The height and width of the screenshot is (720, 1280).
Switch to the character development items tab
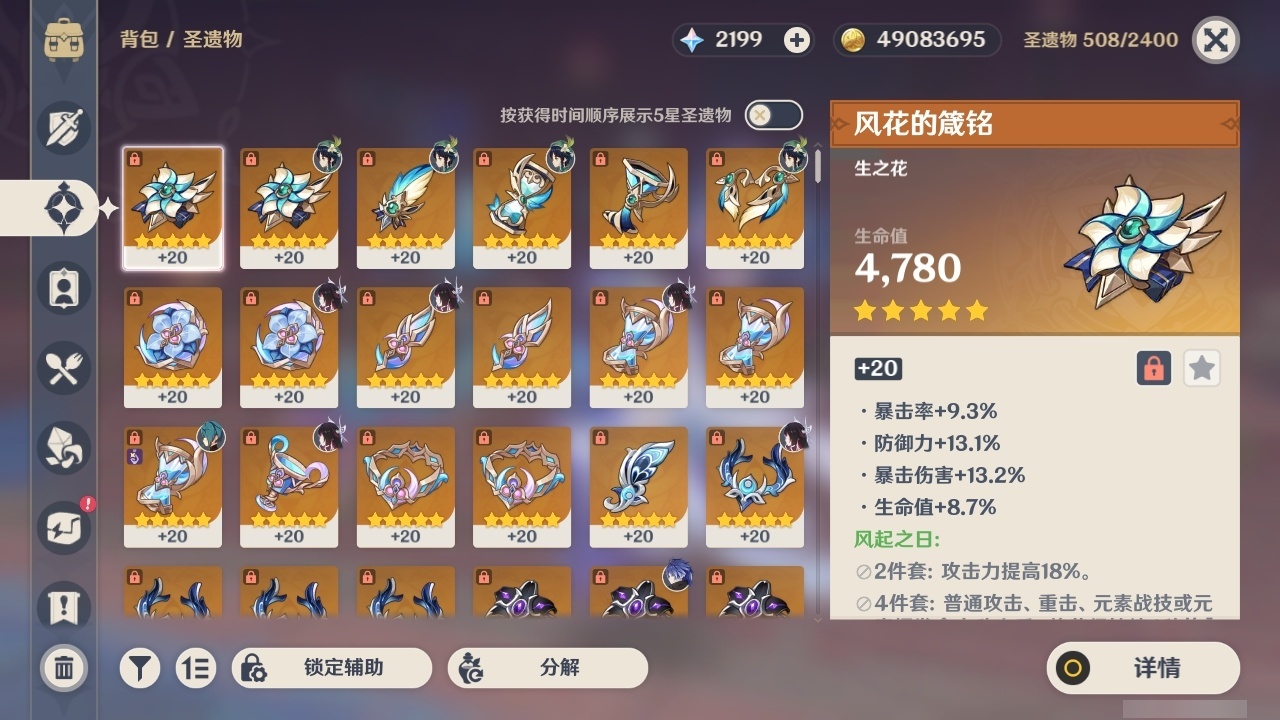click(x=63, y=288)
